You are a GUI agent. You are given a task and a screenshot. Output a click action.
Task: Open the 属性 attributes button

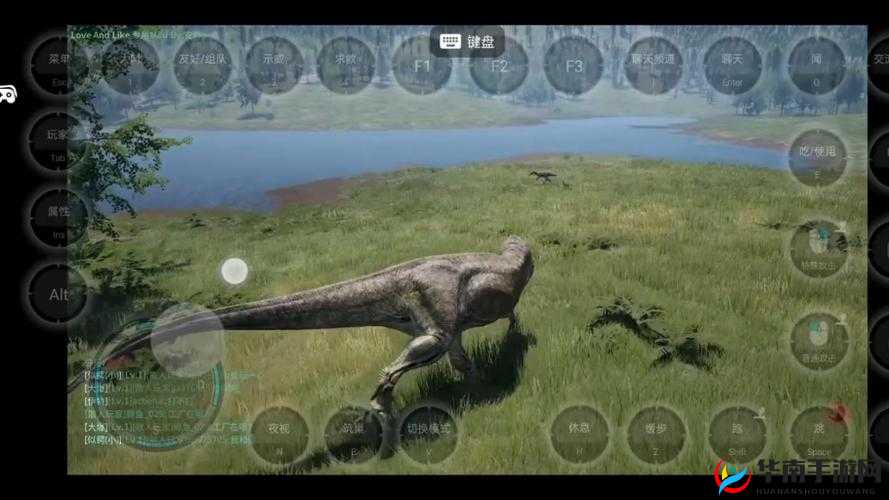pos(59,216)
